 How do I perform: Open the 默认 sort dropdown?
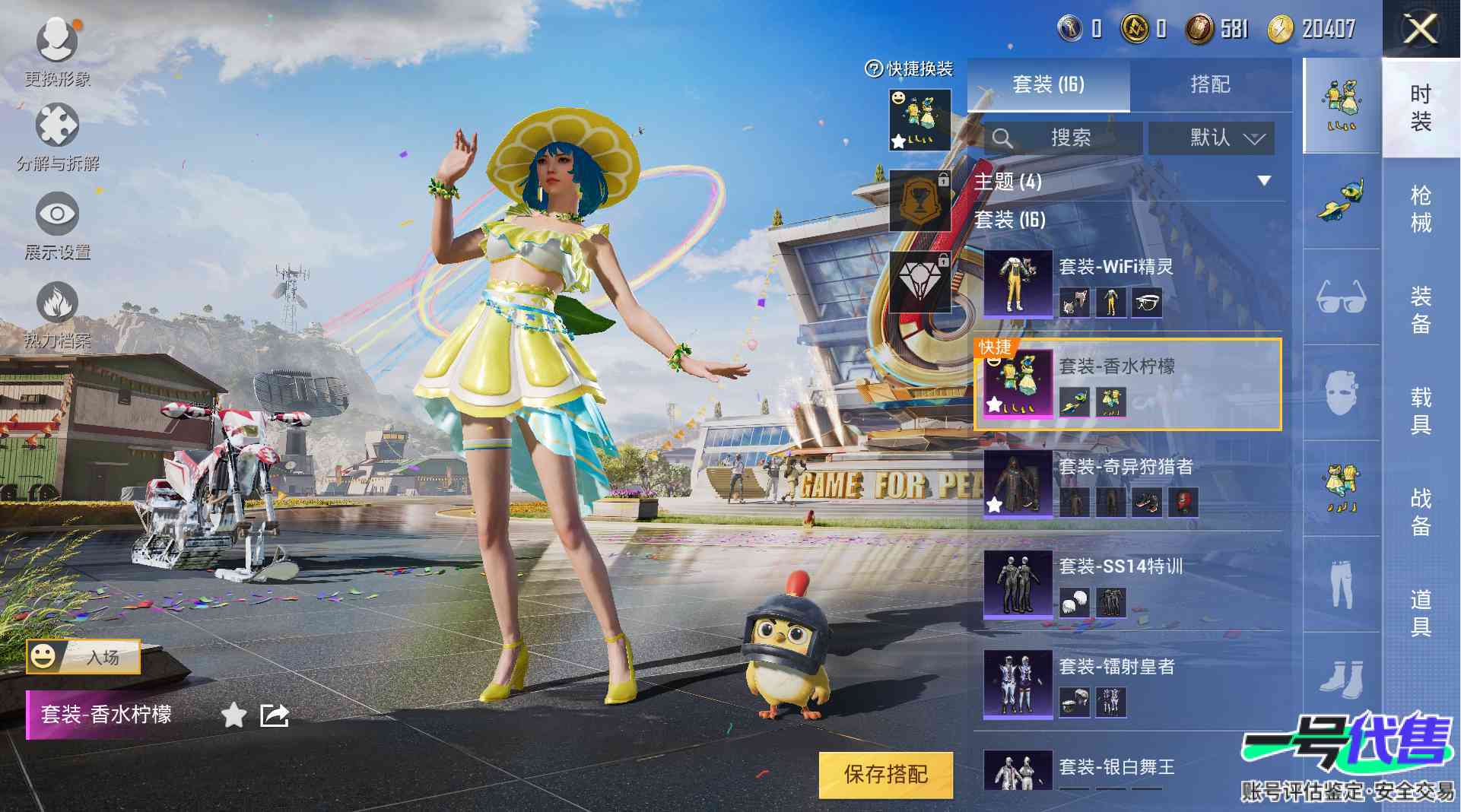(1210, 138)
